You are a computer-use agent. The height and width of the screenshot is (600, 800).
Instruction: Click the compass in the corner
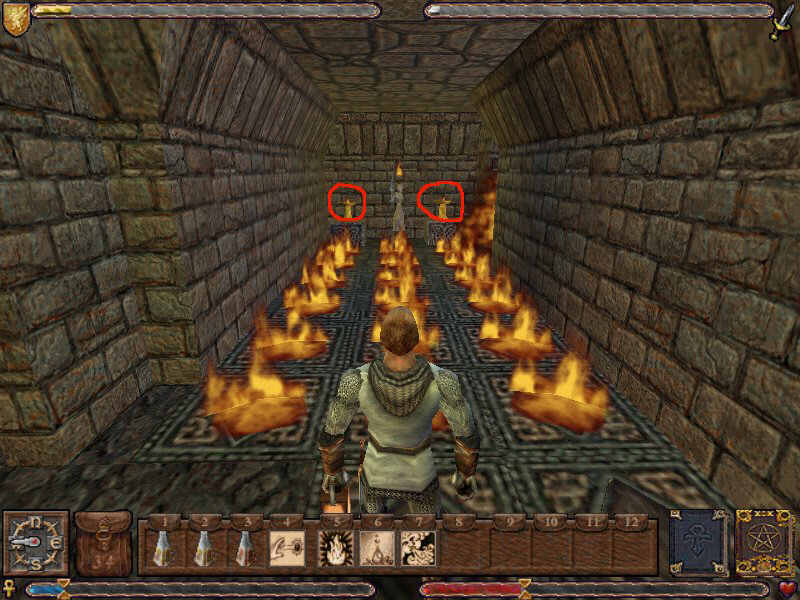[x=36, y=543]
